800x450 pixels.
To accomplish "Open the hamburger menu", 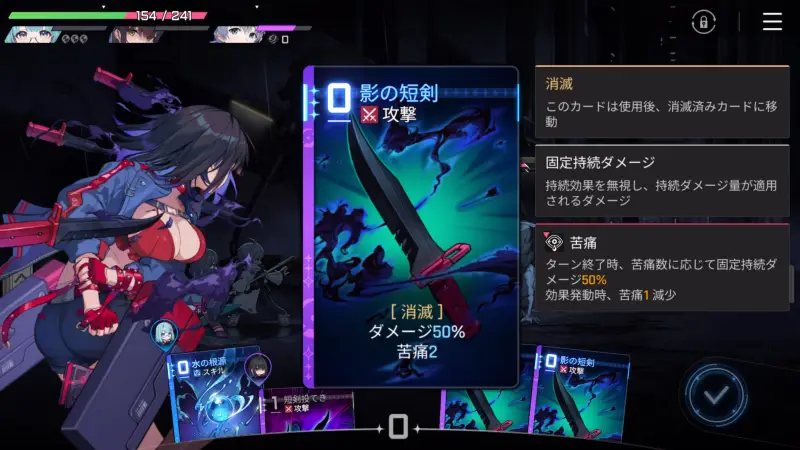I will pyautogui.click(x=772, y=22).
